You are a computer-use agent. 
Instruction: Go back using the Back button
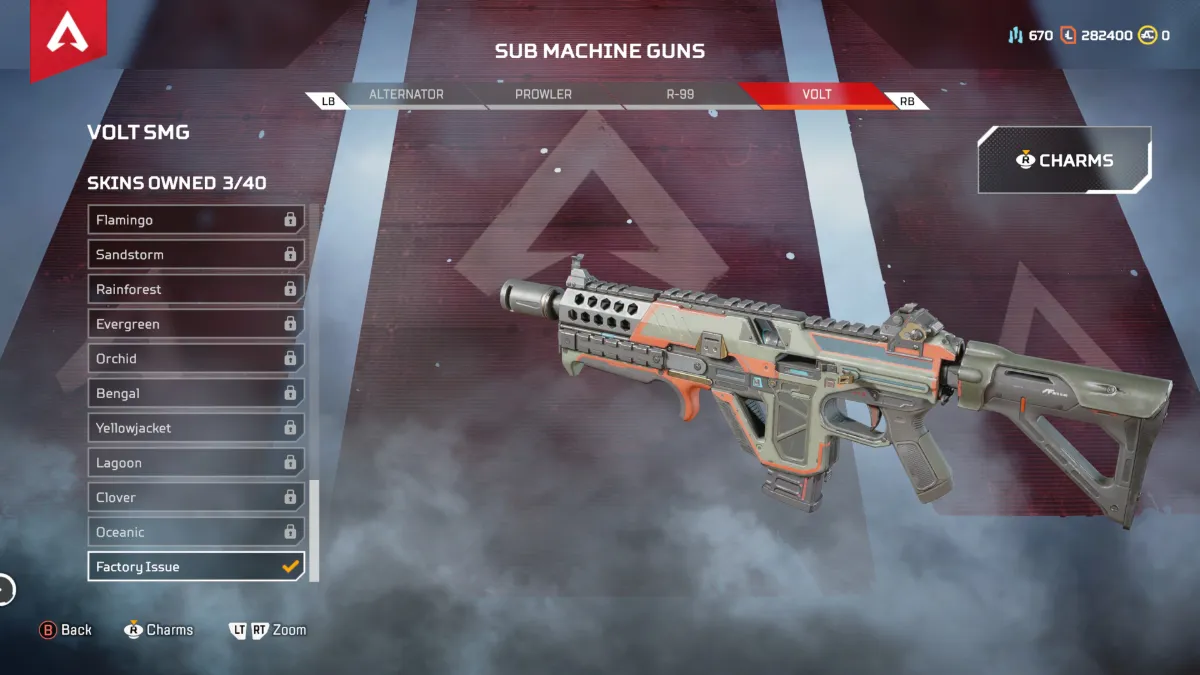tap(66, 630)
